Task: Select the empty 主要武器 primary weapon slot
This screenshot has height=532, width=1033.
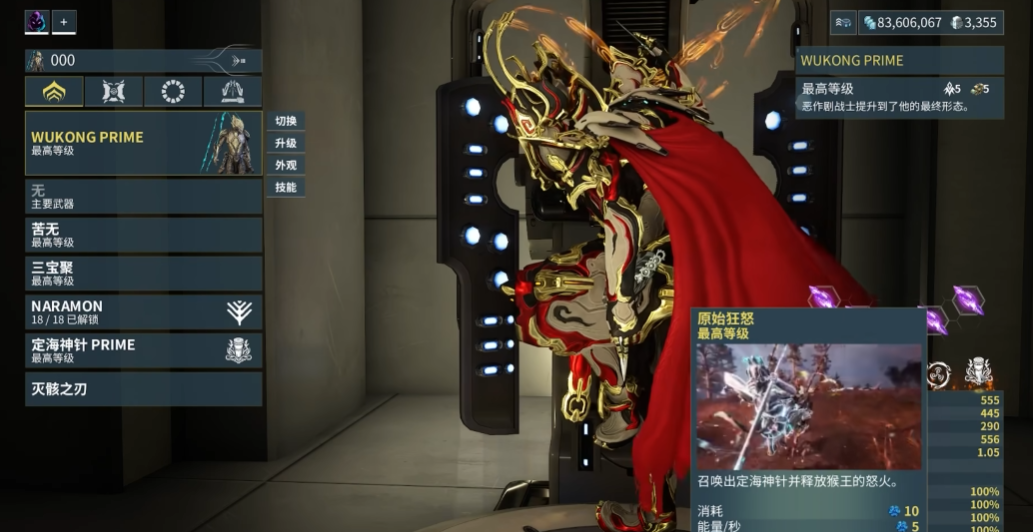Action: pyautogui.click(x=143, y=196)
